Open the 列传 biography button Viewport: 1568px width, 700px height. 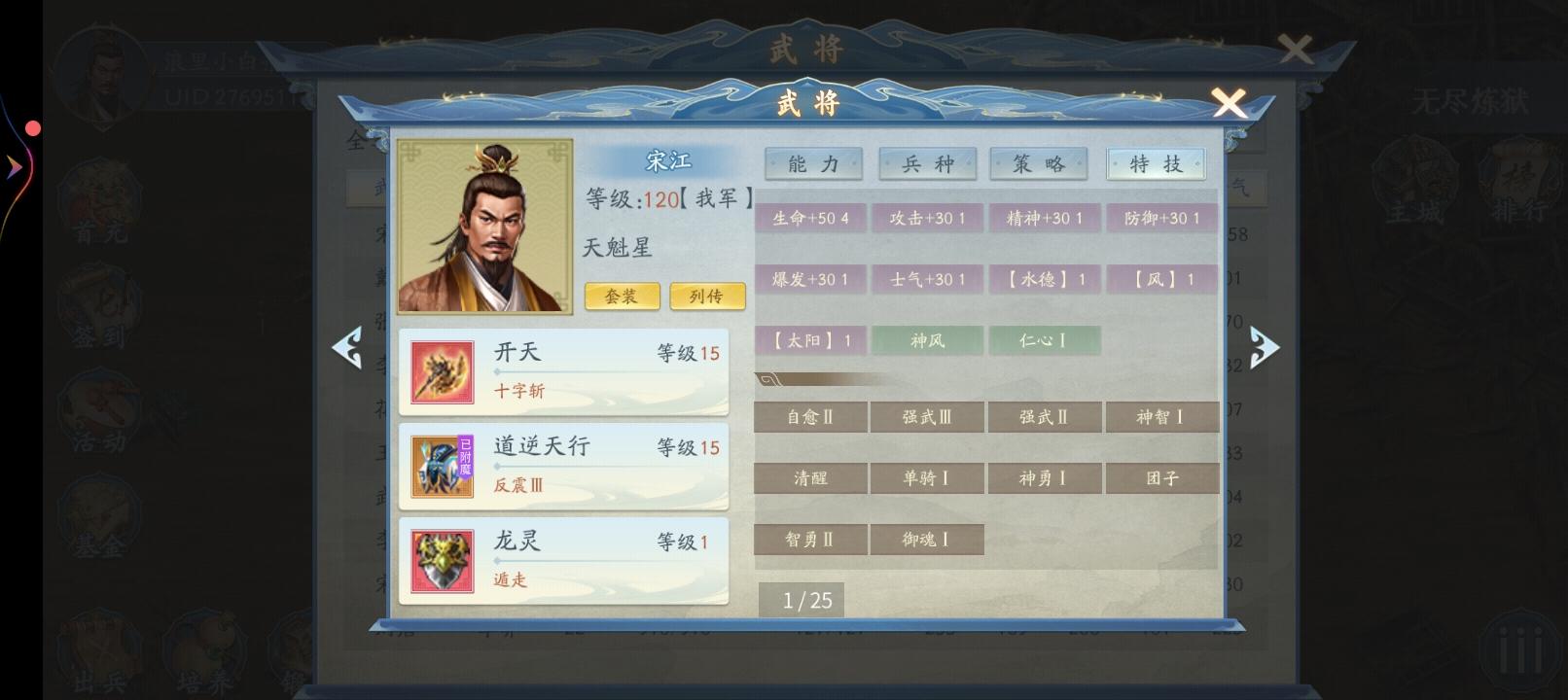[x=707, y=297]
